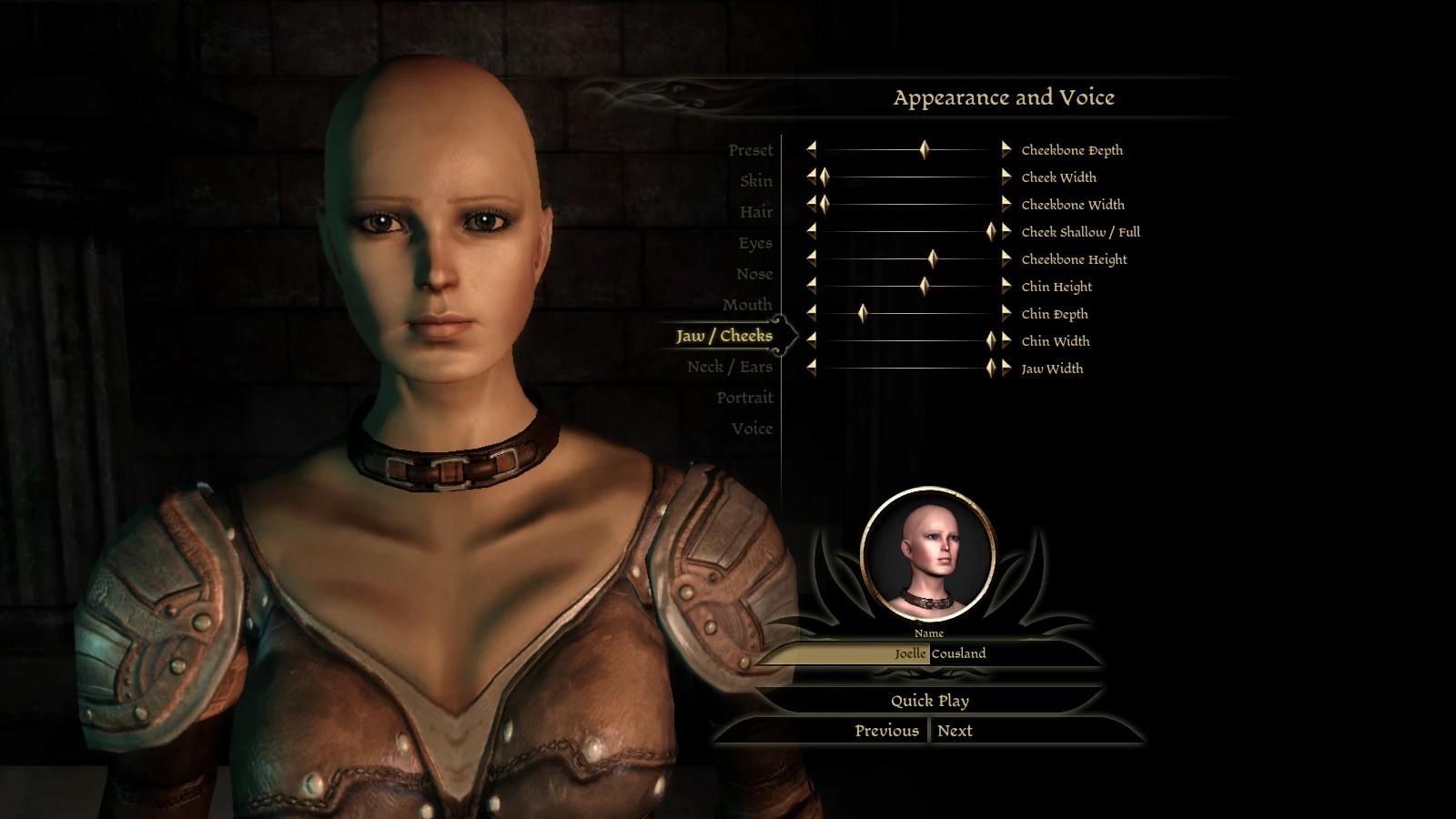Screen dimensions: 1456x819
Task: Select the Hair category
Action: (x=755, y=212)
